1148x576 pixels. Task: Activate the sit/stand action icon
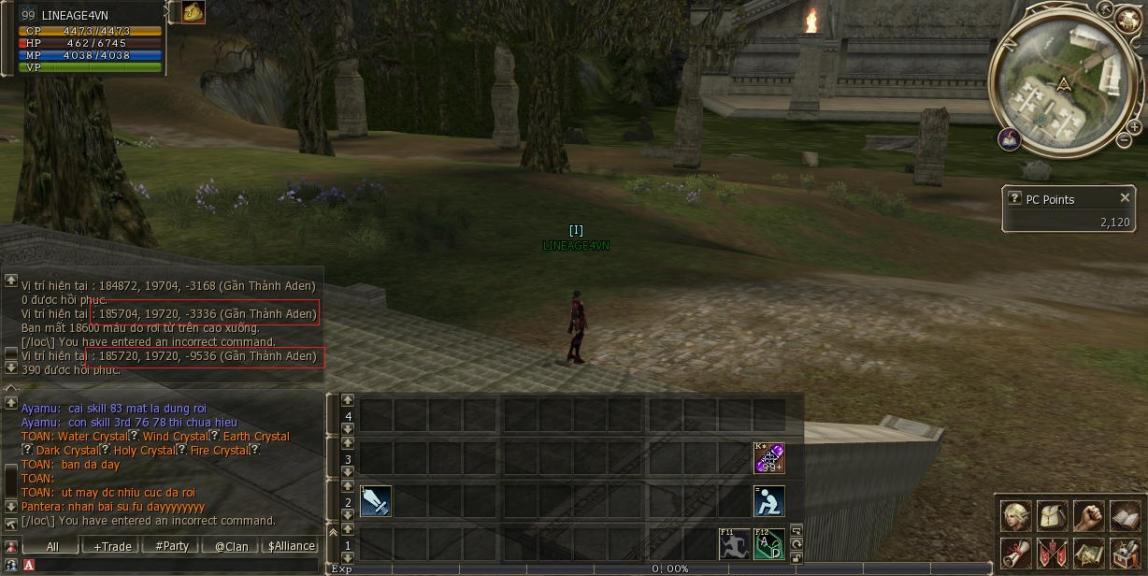pyautogui.click(x=768, y=501)
